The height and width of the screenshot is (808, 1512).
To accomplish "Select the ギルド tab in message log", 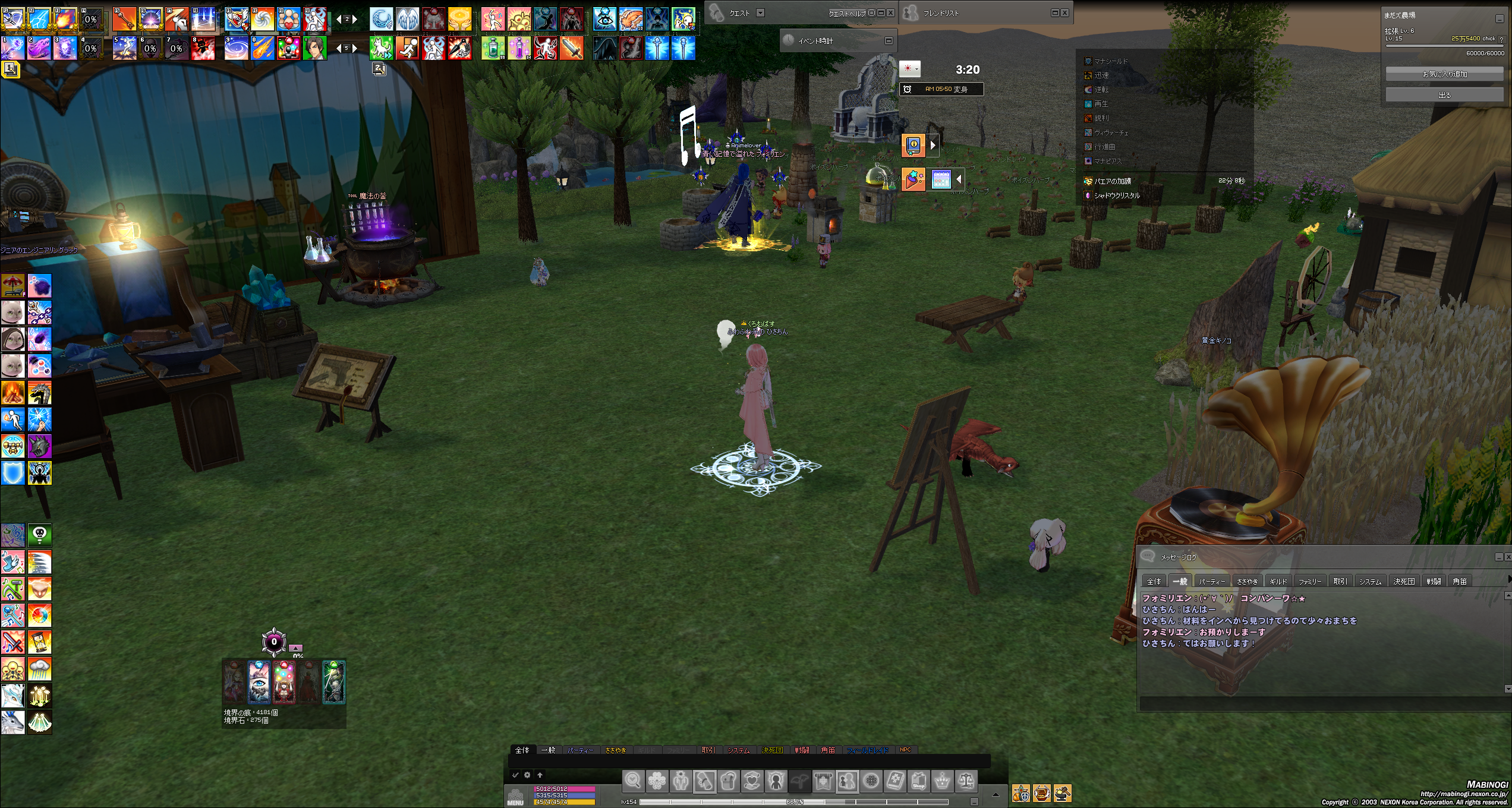I will click(1278, 581).
